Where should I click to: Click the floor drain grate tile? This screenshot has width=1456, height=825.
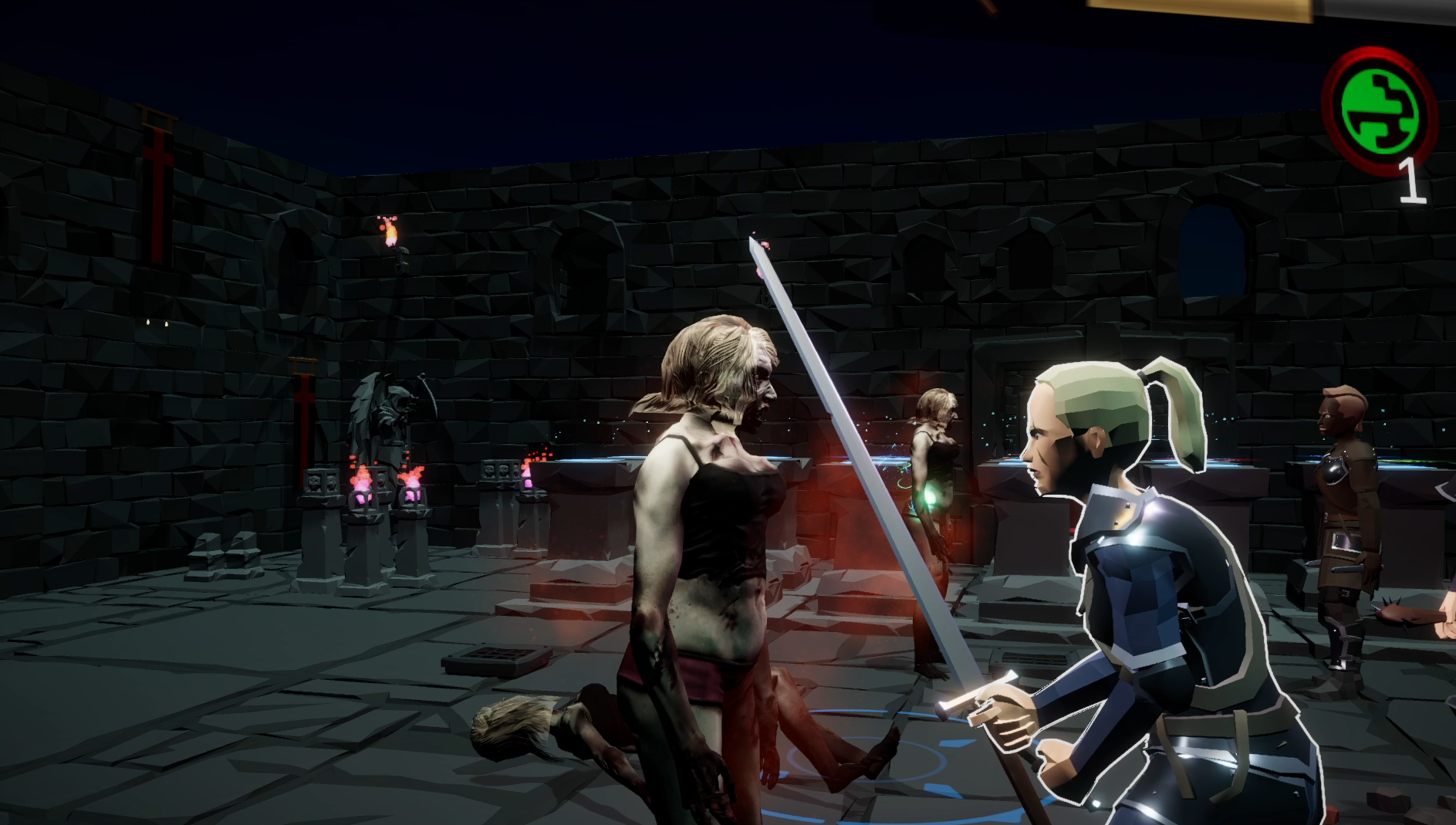pos(498,657)
